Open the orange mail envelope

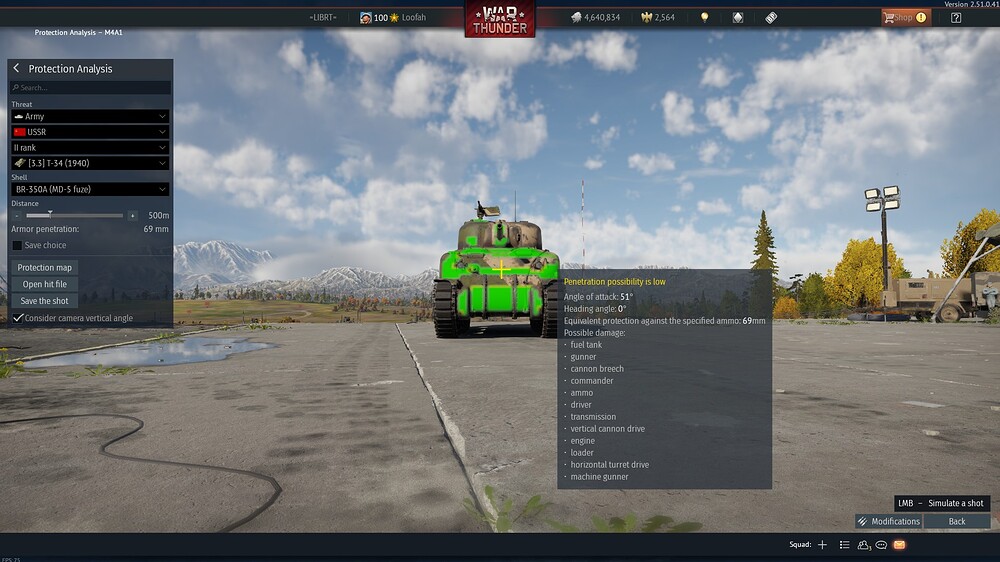coord(899,545)
